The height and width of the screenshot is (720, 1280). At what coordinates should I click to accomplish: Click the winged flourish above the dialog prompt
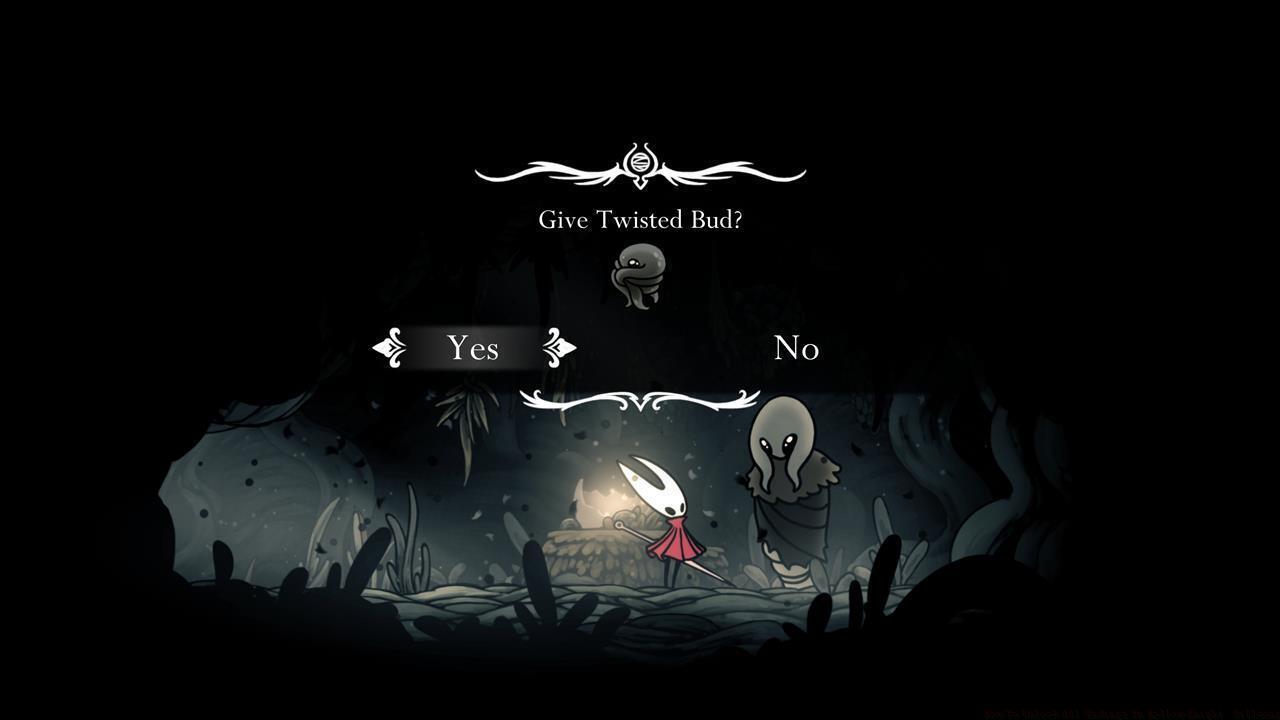point(640,168)
